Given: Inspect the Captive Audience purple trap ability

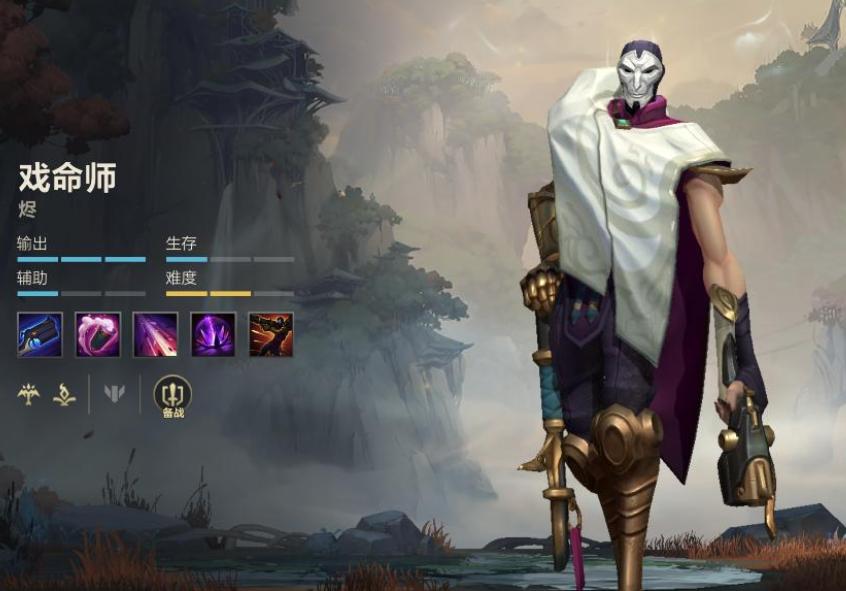Looking at the screenshot, I should point(213,335).
